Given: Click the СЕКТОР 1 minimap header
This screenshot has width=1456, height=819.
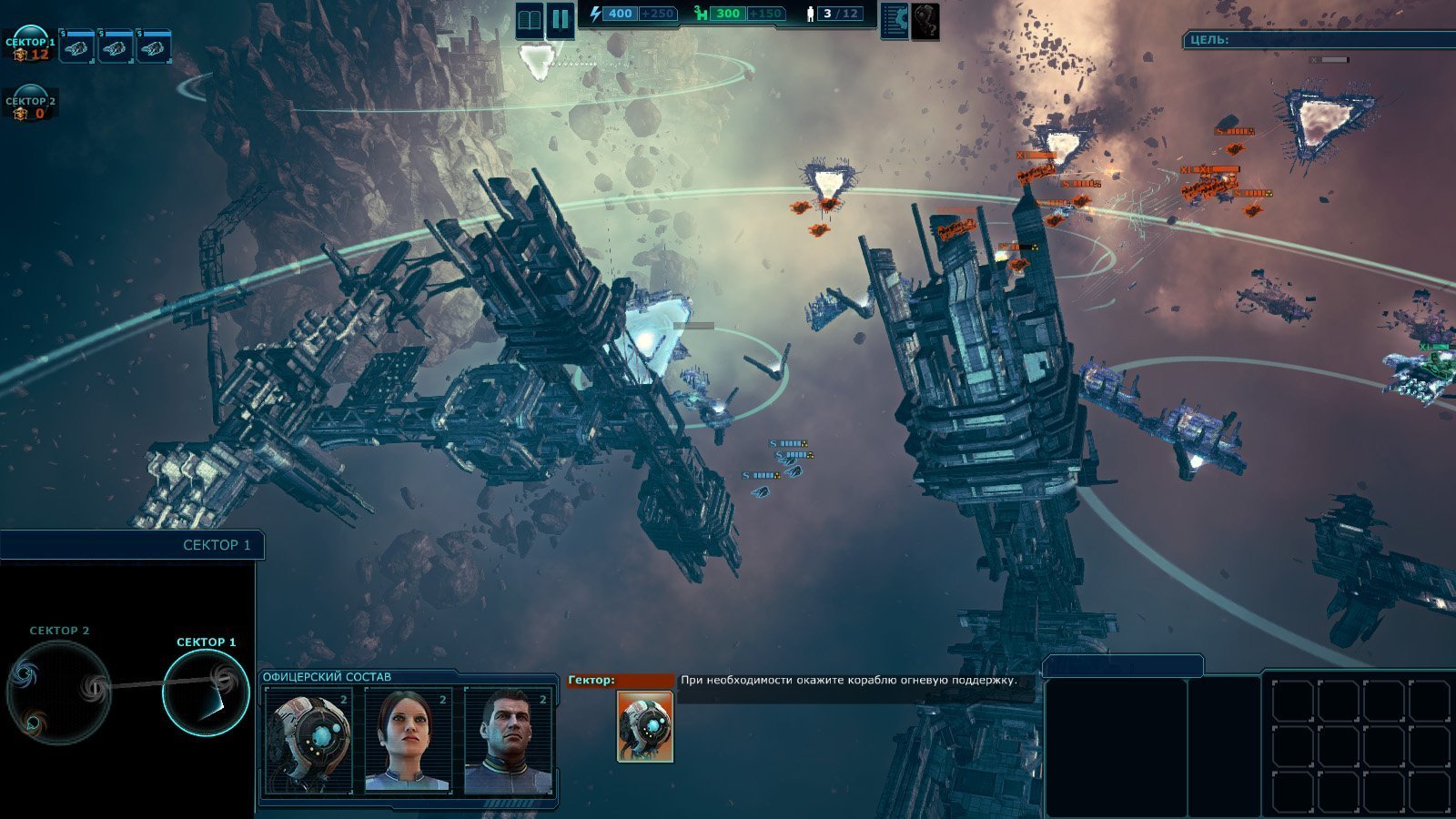Looking at the screenshot, I should (x=132, y=545).
